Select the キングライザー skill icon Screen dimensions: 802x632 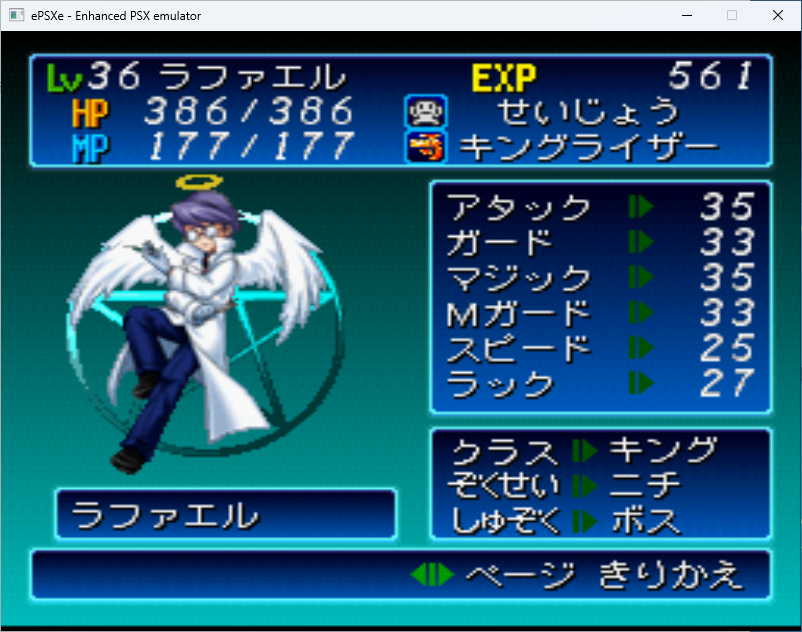(420, 147)
